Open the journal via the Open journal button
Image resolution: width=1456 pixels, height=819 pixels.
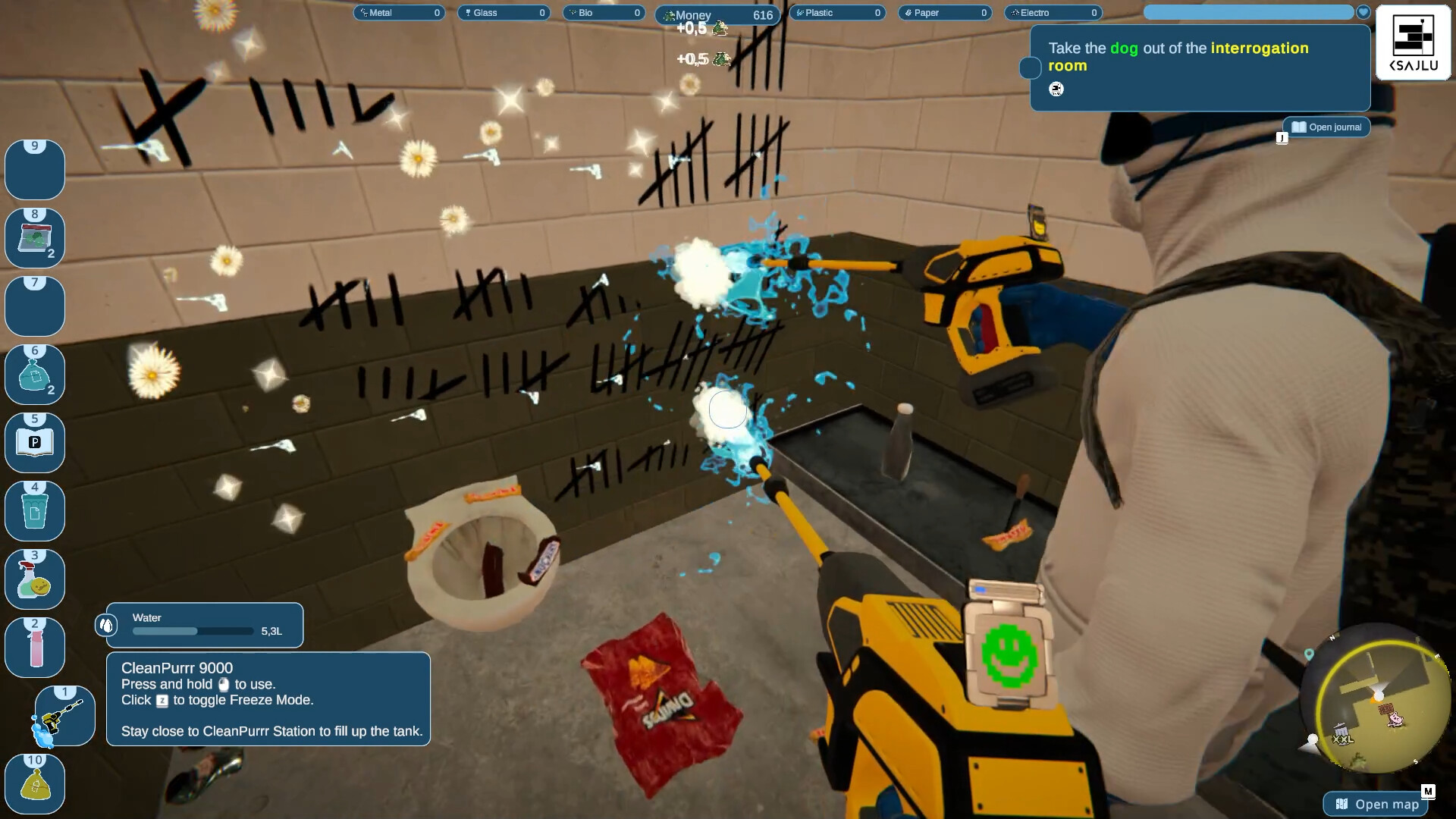pos(1326,127)
